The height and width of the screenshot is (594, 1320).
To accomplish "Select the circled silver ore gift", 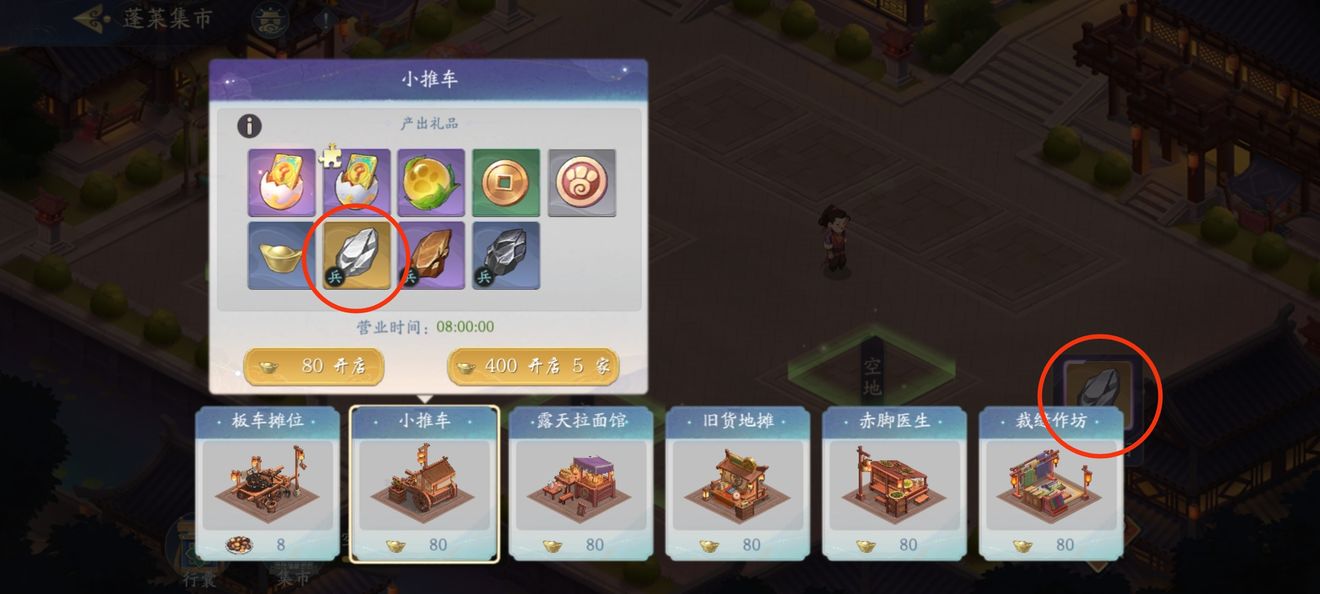I will tap(356, 256).
